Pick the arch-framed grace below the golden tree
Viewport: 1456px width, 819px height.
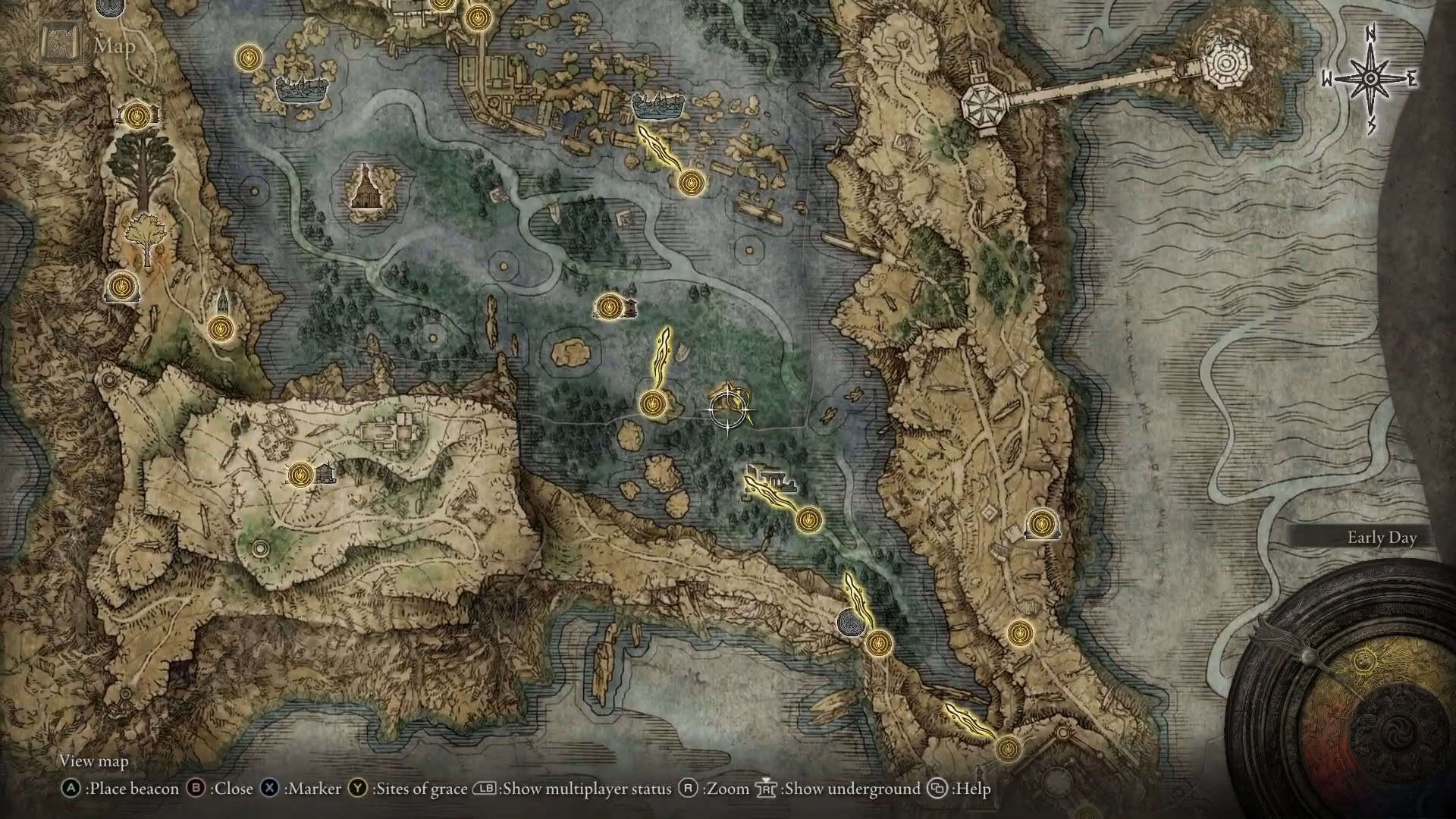click(x=120, y=287)
